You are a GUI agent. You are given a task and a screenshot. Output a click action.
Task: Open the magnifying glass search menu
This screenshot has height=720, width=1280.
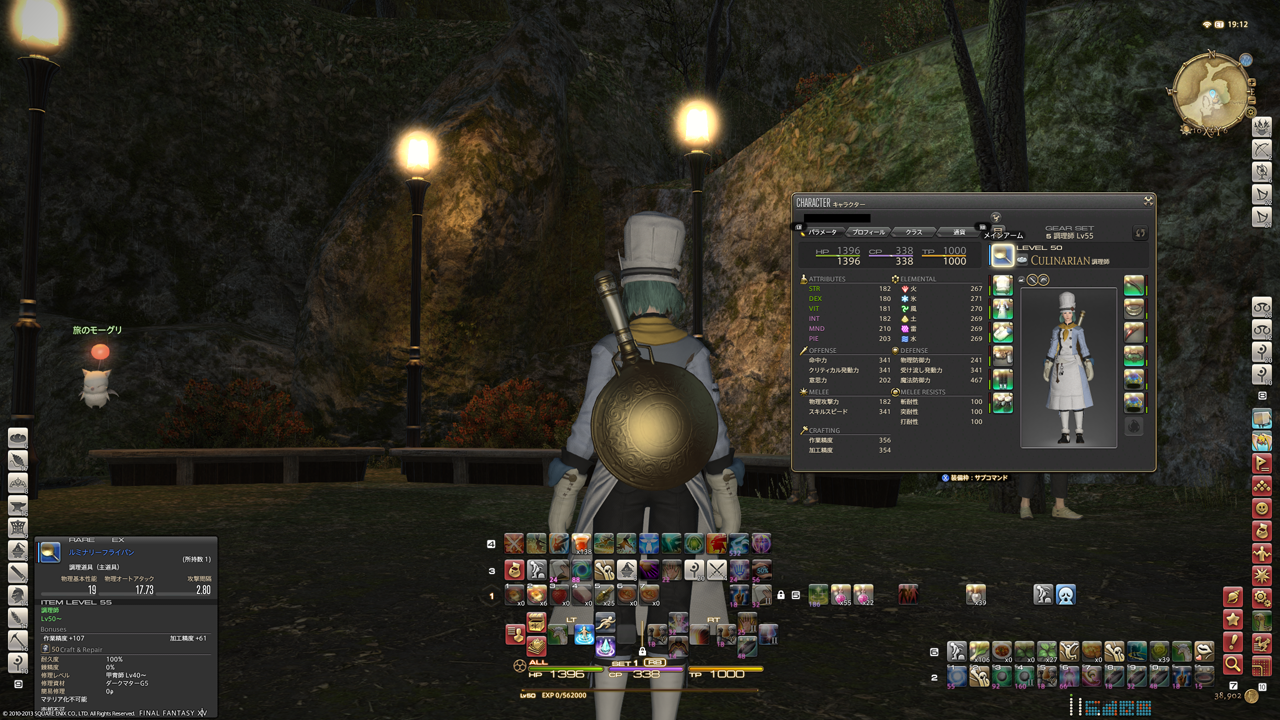1233,664
